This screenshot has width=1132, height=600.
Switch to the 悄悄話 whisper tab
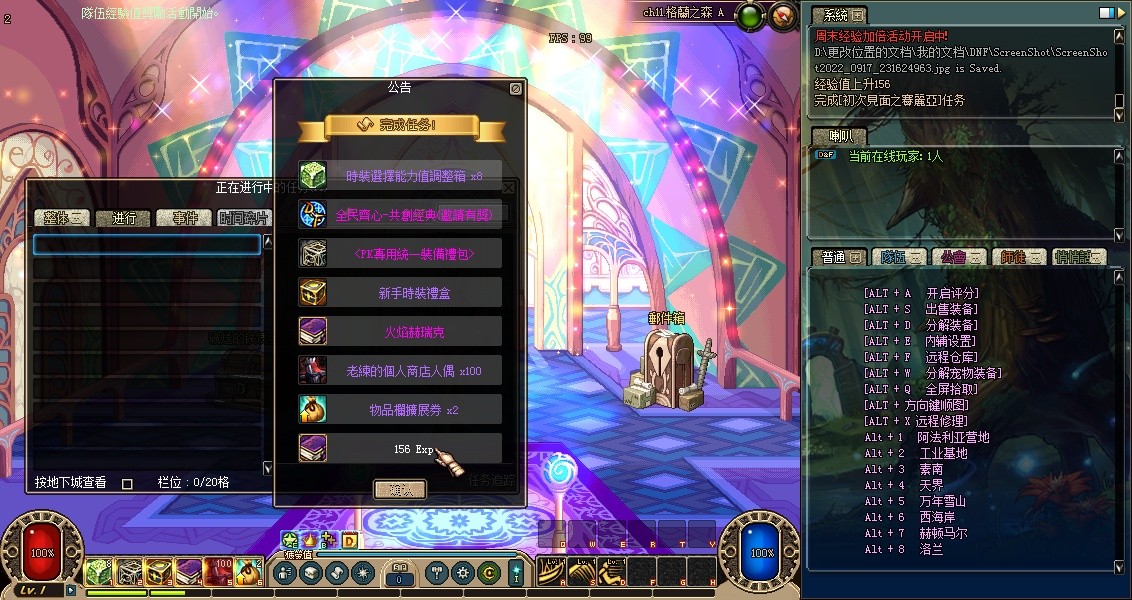[x=1079, y=257]
